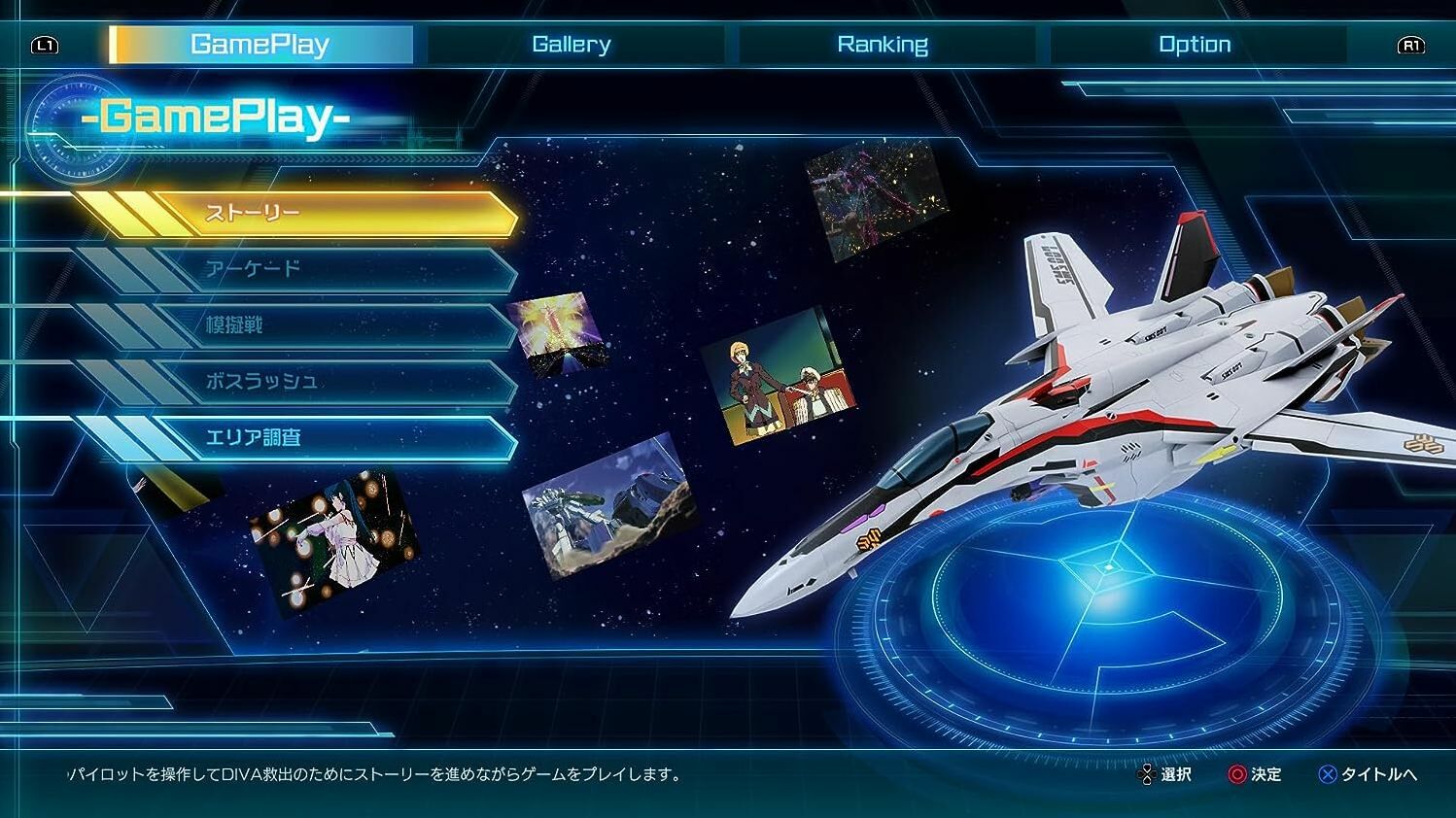This screenshot has height=818, width=1456.
Task: Click the blue cross タイトルへ icon
Action: coord(1326,774)
